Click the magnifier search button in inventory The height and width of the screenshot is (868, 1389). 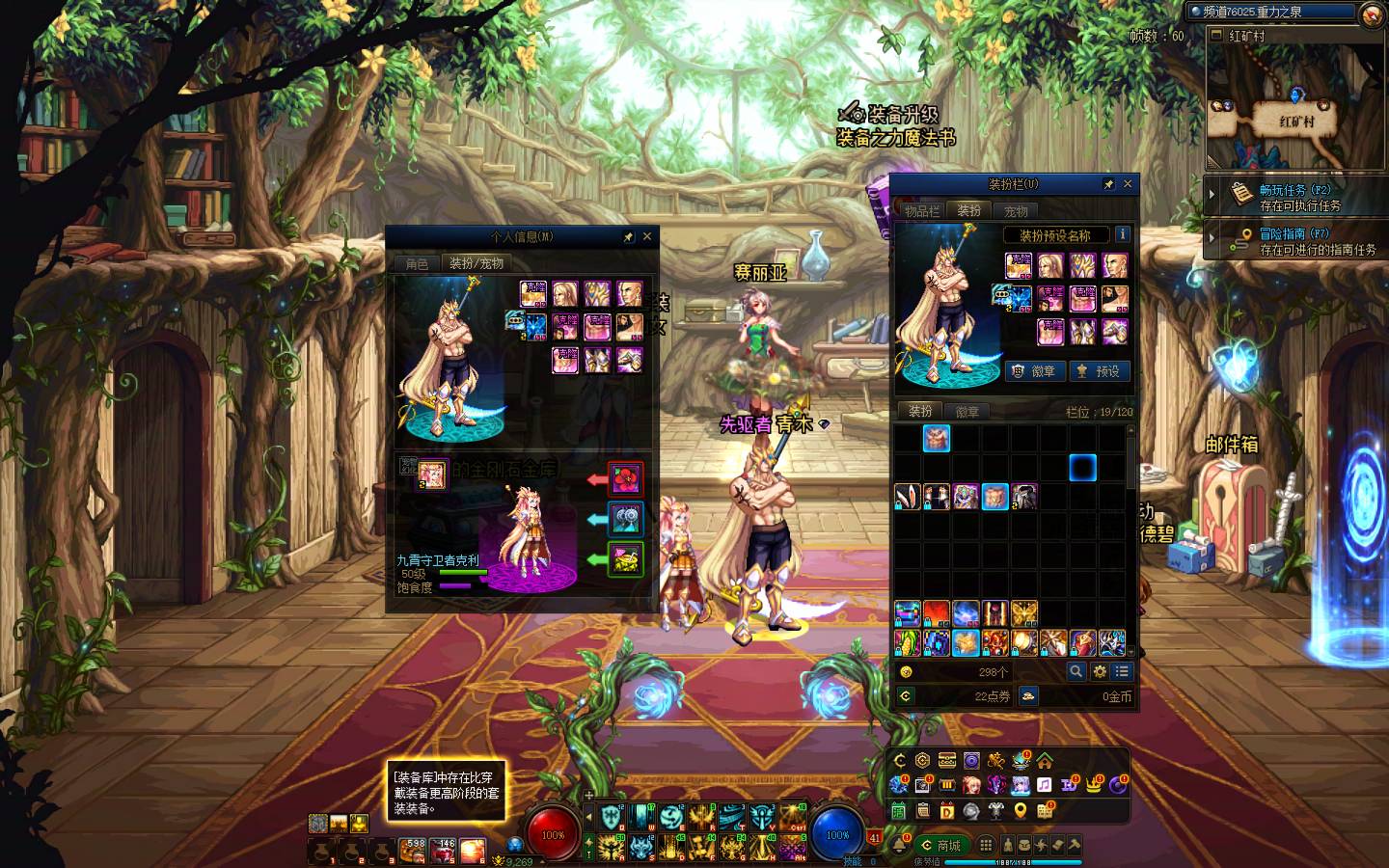1076,671
